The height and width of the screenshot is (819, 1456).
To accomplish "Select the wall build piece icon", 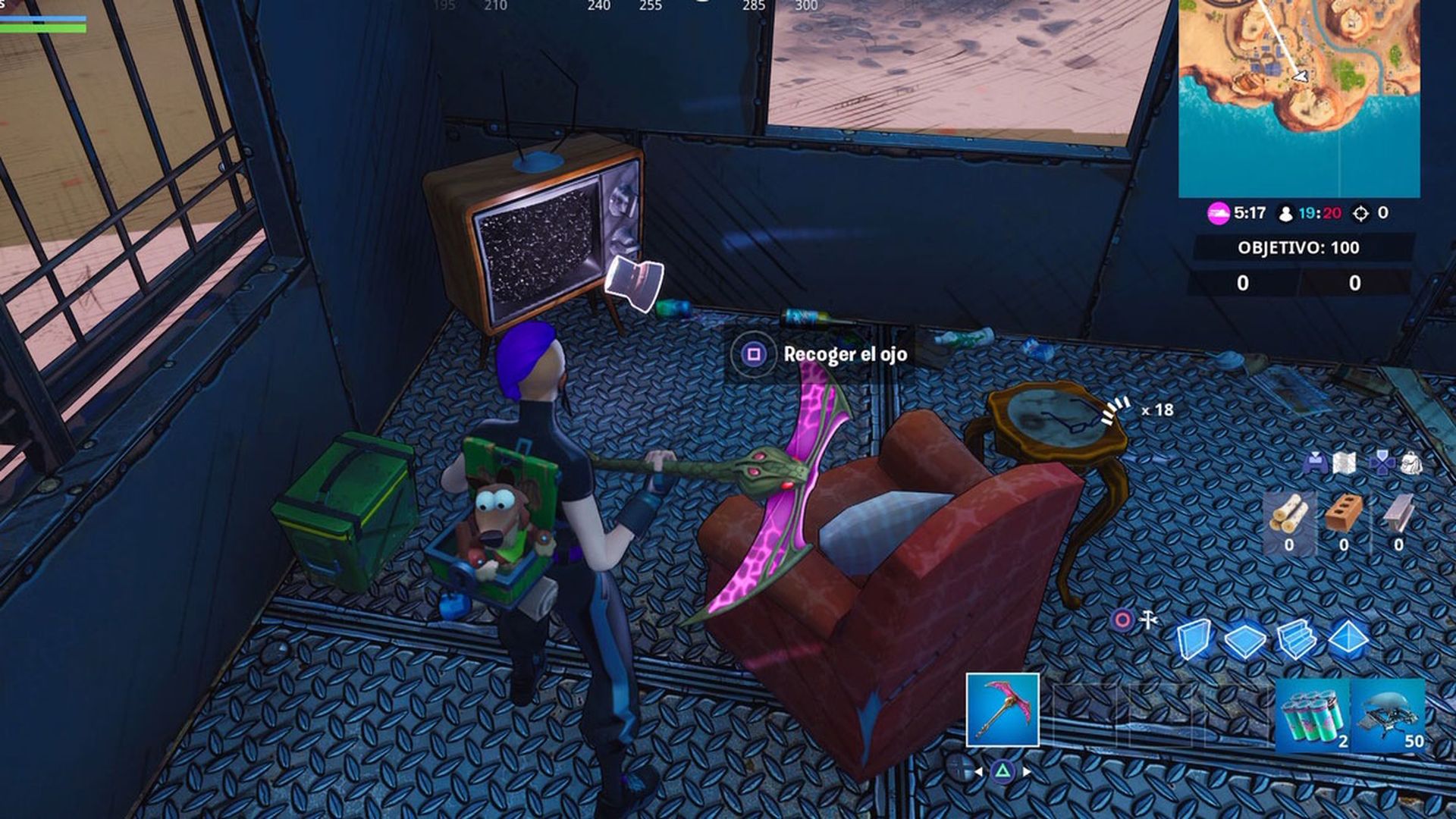I will 1194,639.
